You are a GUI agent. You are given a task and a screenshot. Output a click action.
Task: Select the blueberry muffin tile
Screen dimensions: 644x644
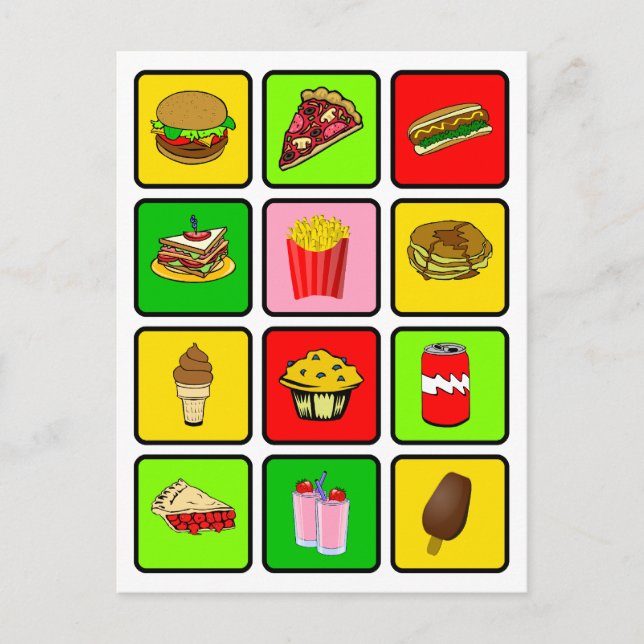click(x=321, y=385)
